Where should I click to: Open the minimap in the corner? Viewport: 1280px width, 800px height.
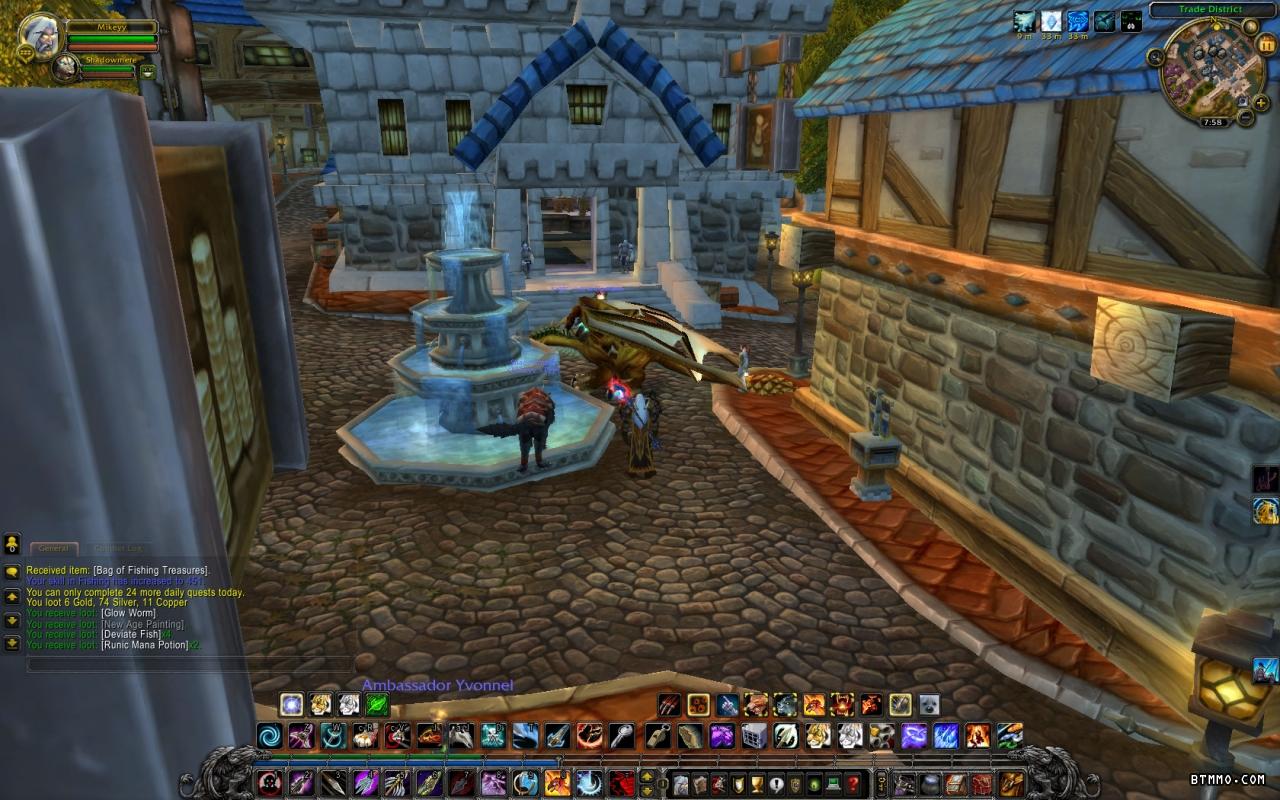[1204, 68]
